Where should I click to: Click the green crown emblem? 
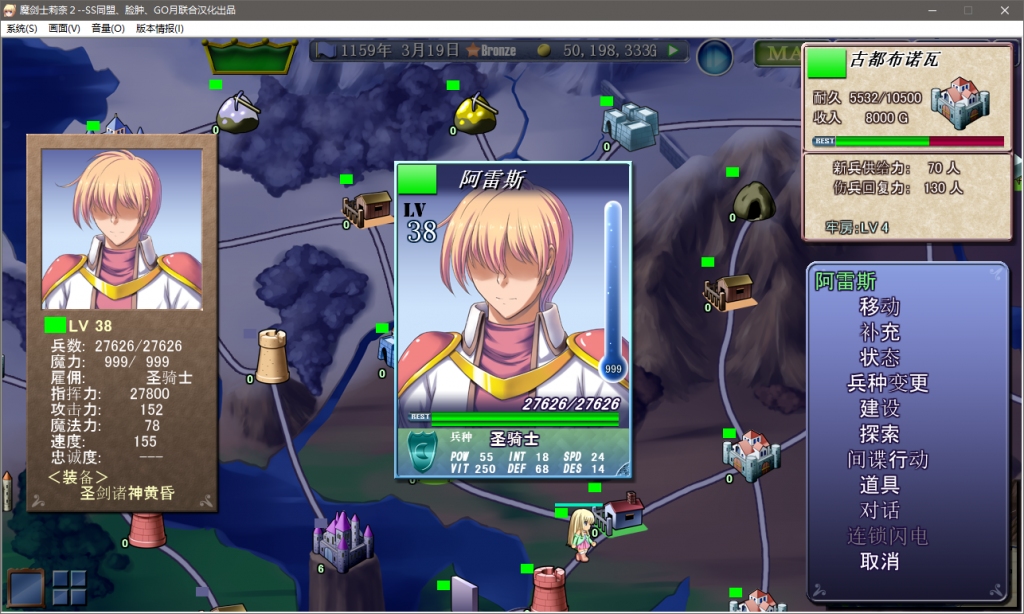(x=250, y=57)
